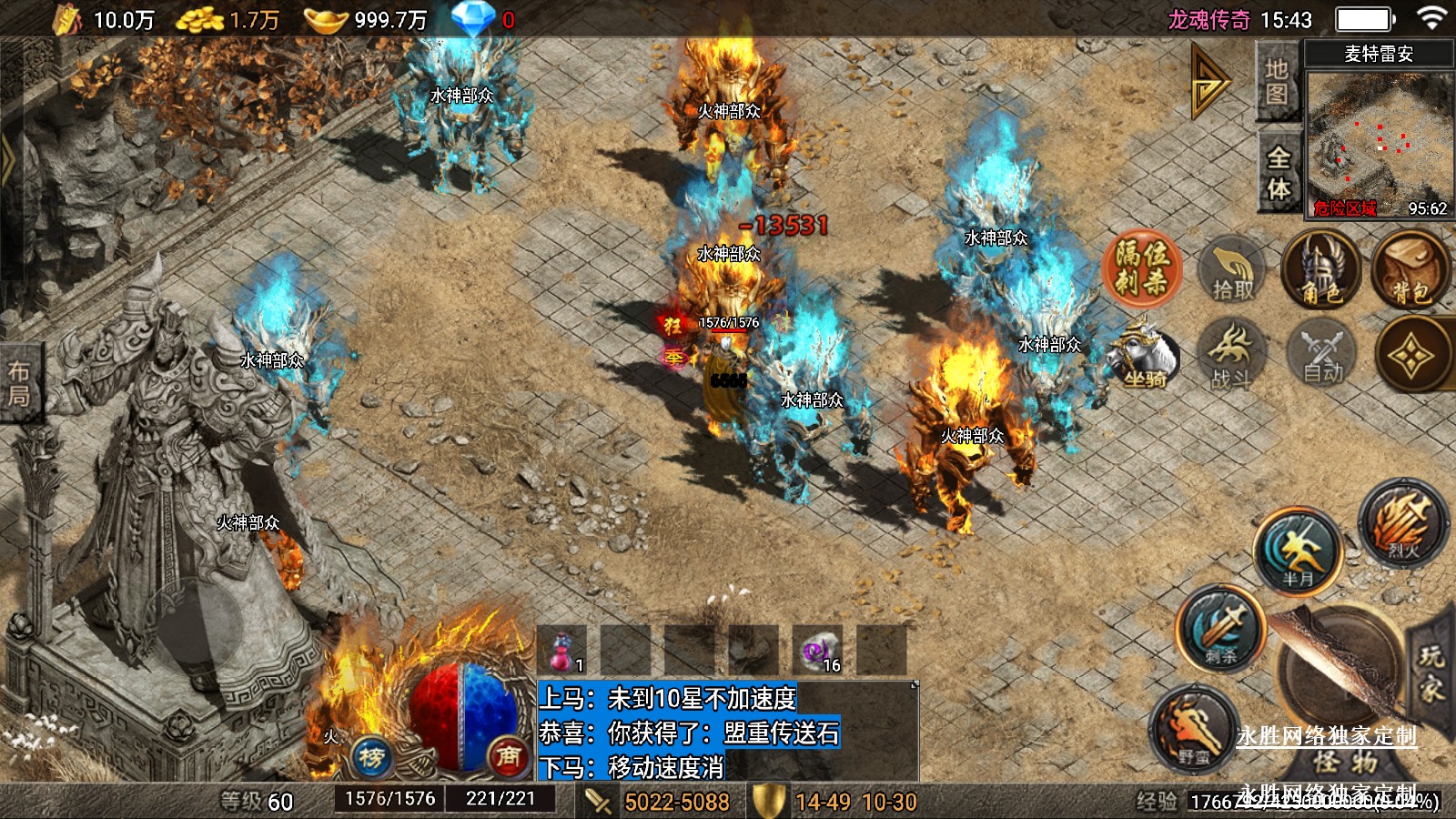1456x819 pixels.
Task: Use the red potion hotbar slot
Action: pyautogui.click(x=562, y=650)
